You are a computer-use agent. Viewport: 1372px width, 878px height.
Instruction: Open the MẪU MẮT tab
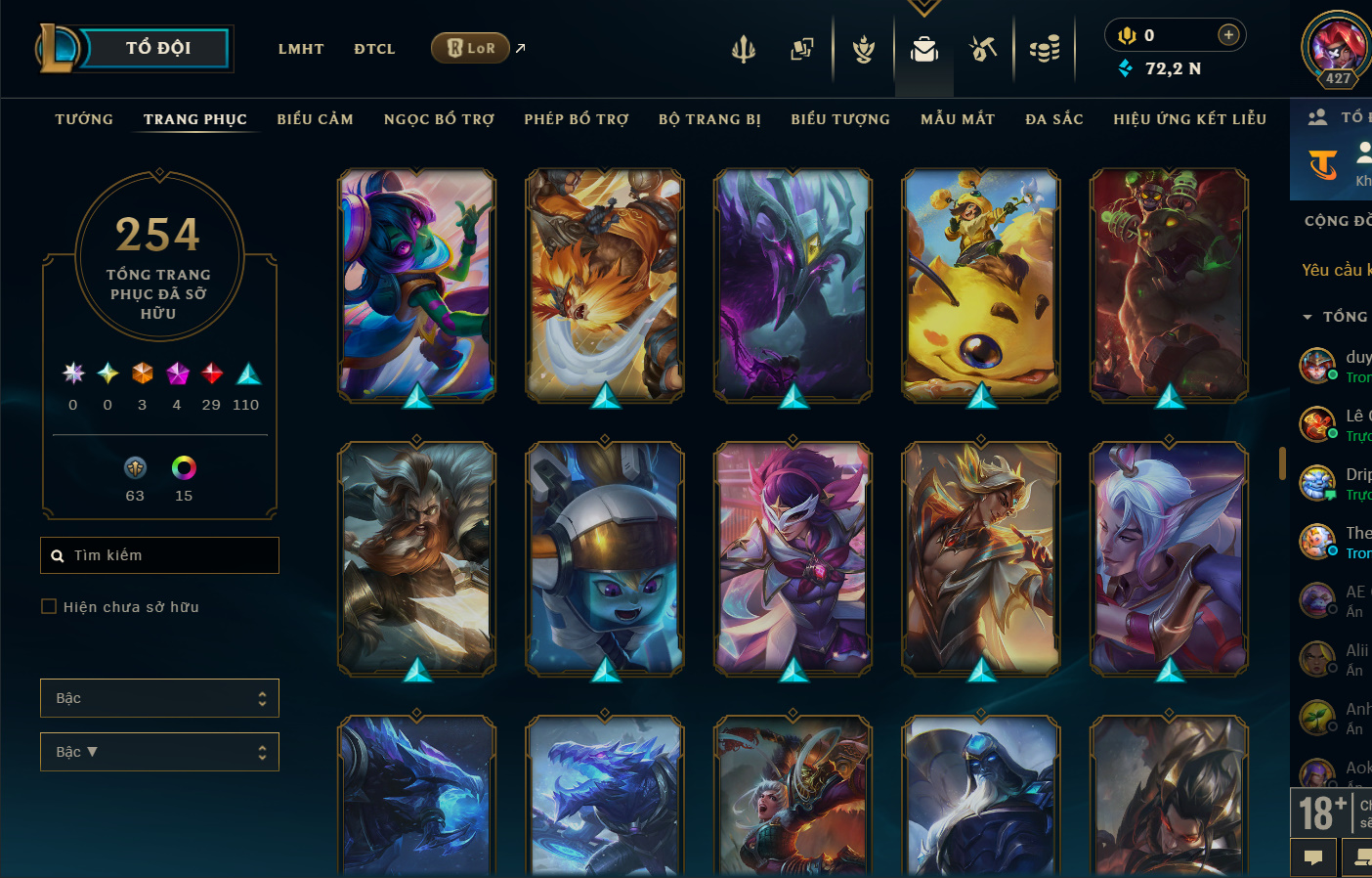(958, 119)
